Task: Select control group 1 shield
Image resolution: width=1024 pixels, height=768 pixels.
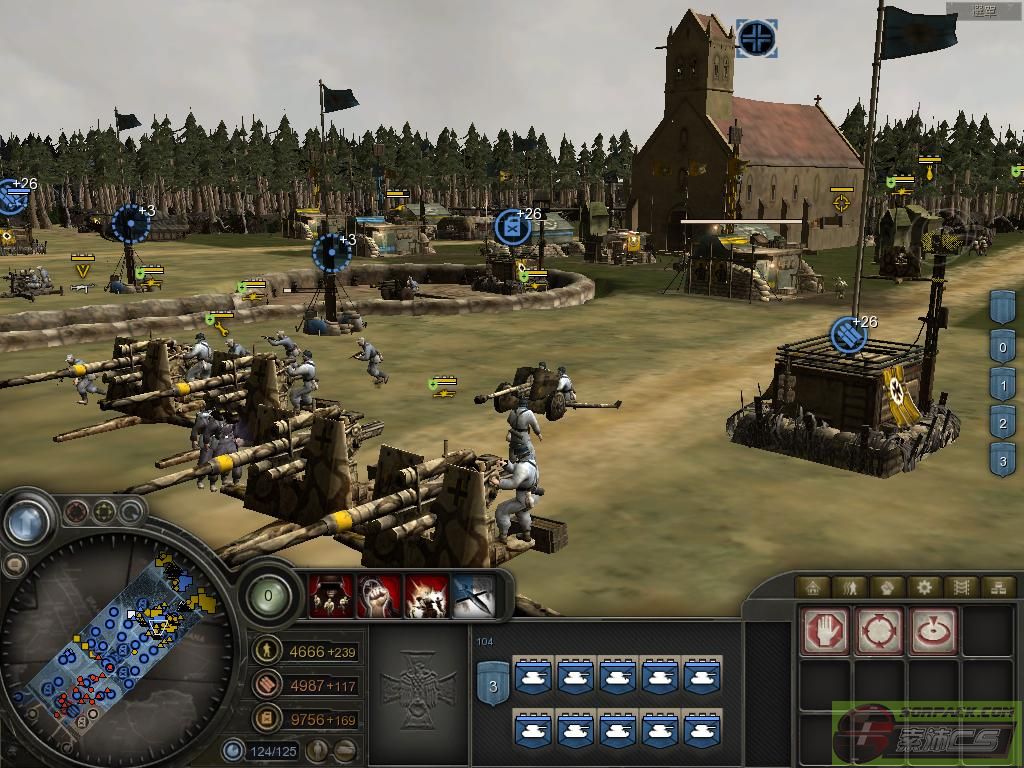Action: (1003, 384)
